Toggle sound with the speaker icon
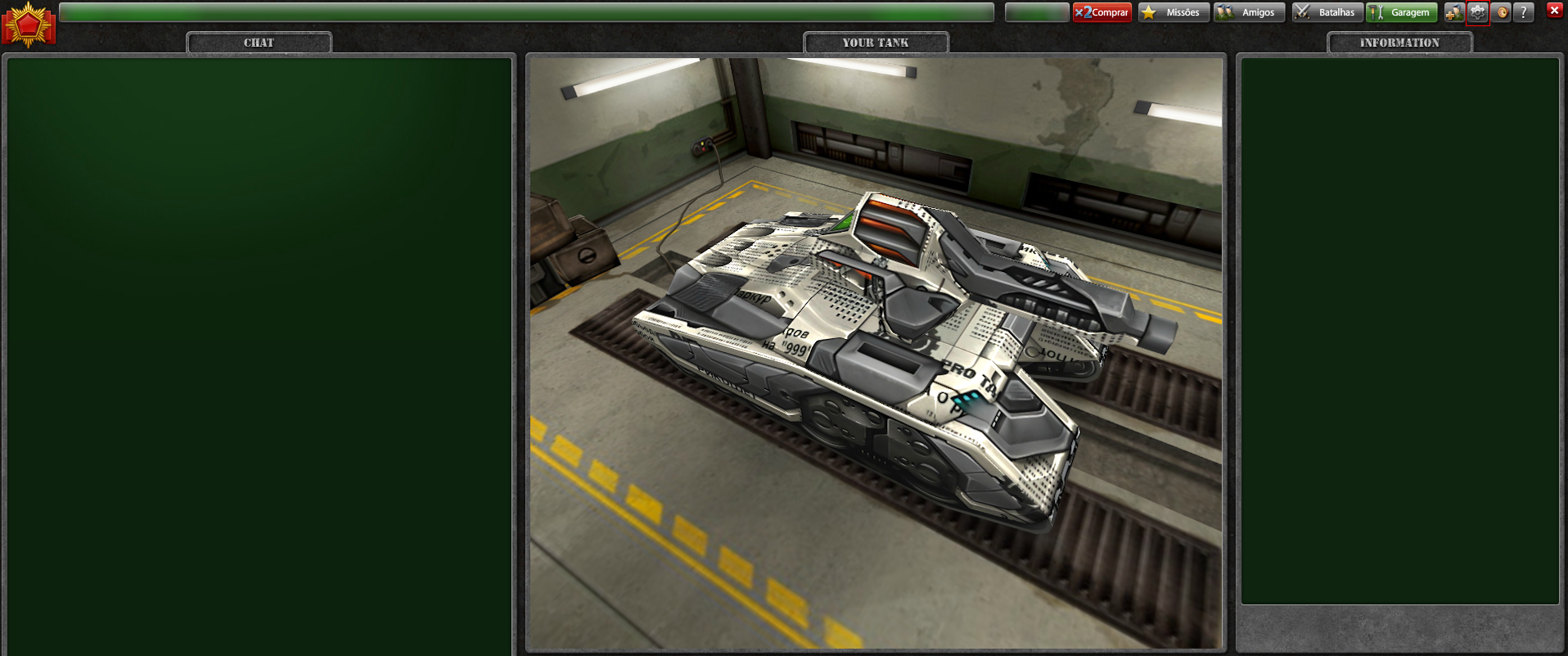The width and height of the screenshot is (1568, 656). (1501, 12)
